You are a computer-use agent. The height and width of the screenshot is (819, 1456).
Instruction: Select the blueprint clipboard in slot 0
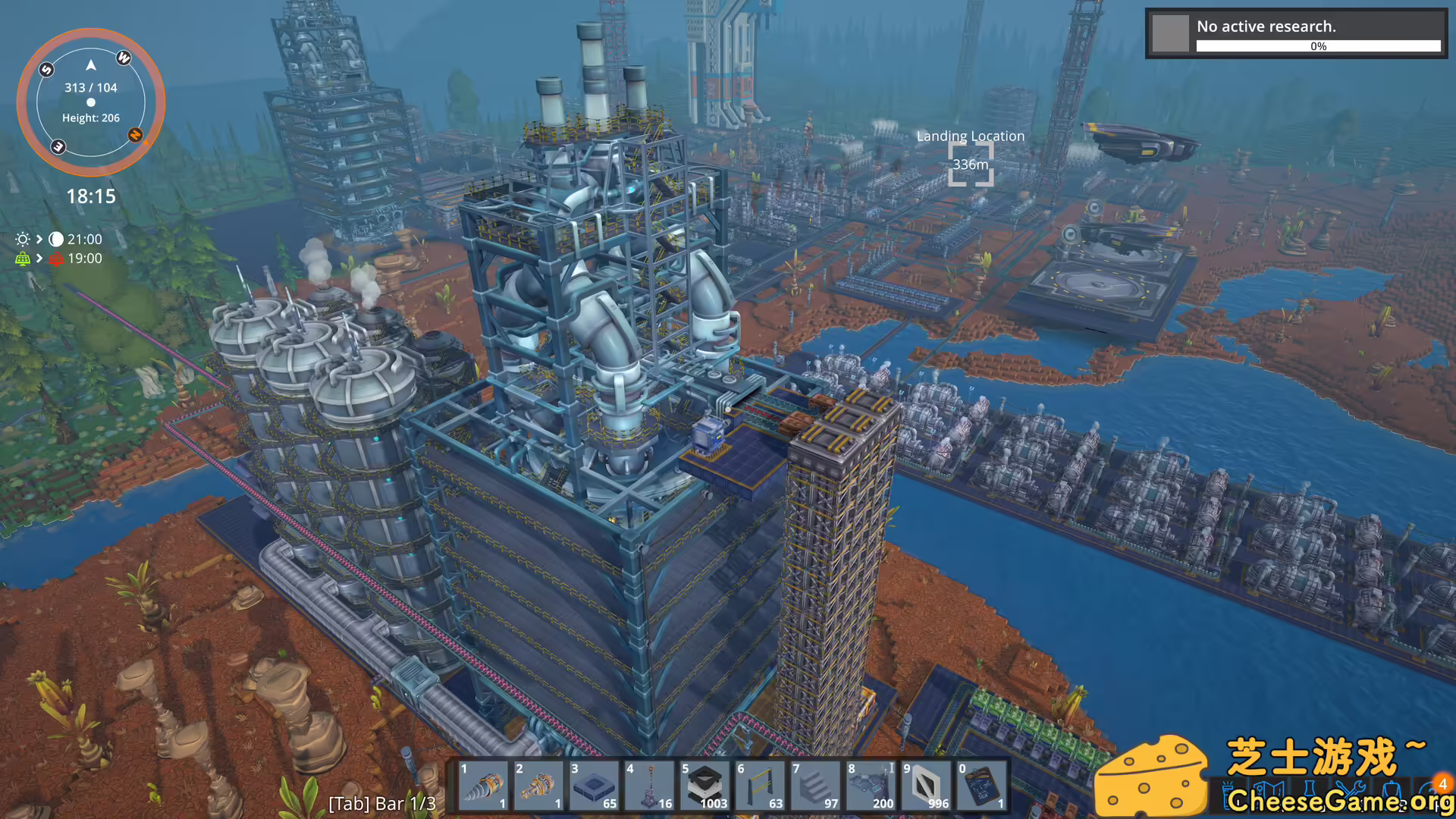point(982,786)
